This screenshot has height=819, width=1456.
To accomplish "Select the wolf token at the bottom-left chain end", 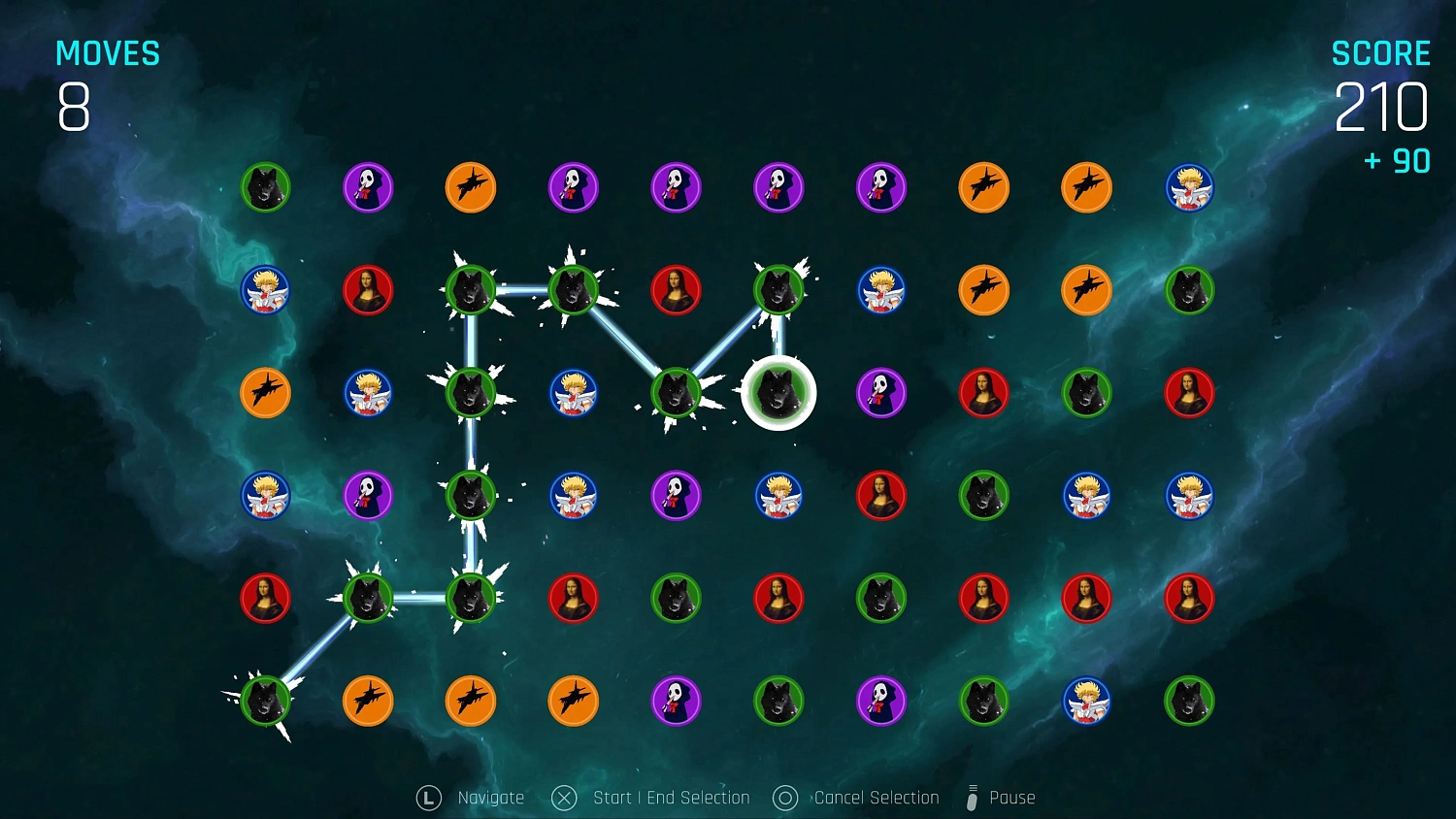I will (x=265, y=701).
